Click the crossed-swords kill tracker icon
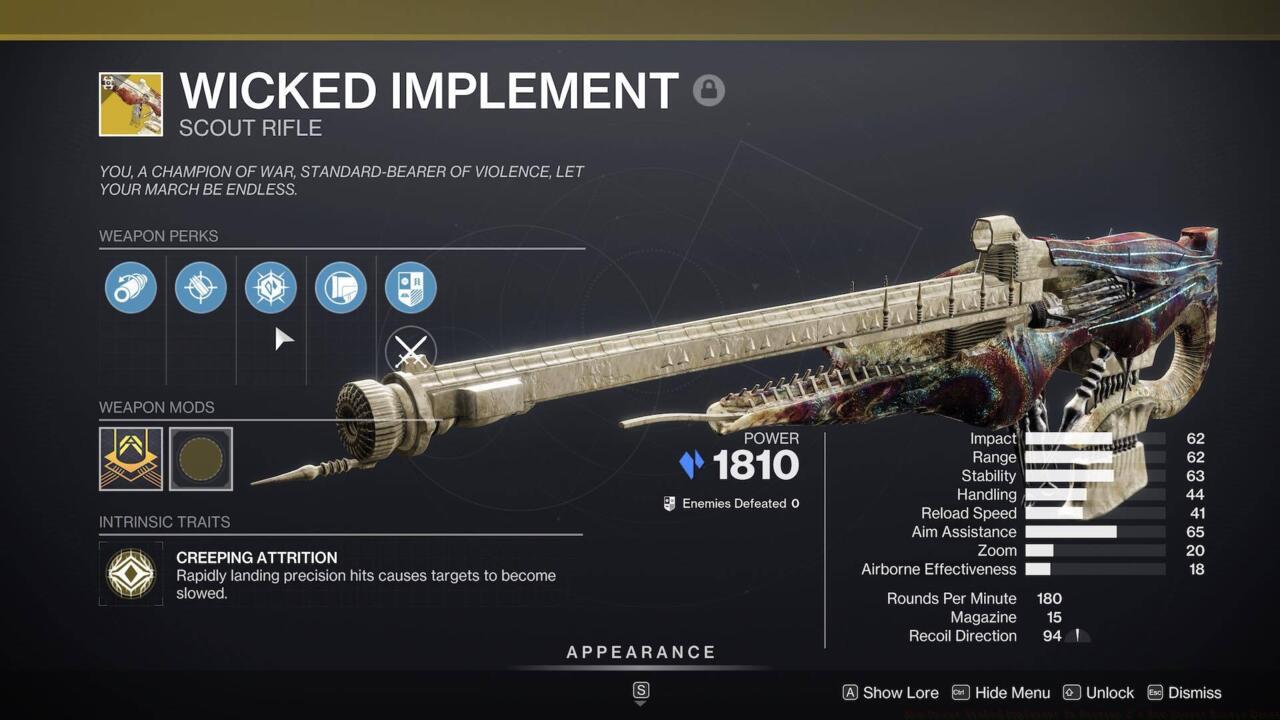1280x720 pixels. [410, 352]
